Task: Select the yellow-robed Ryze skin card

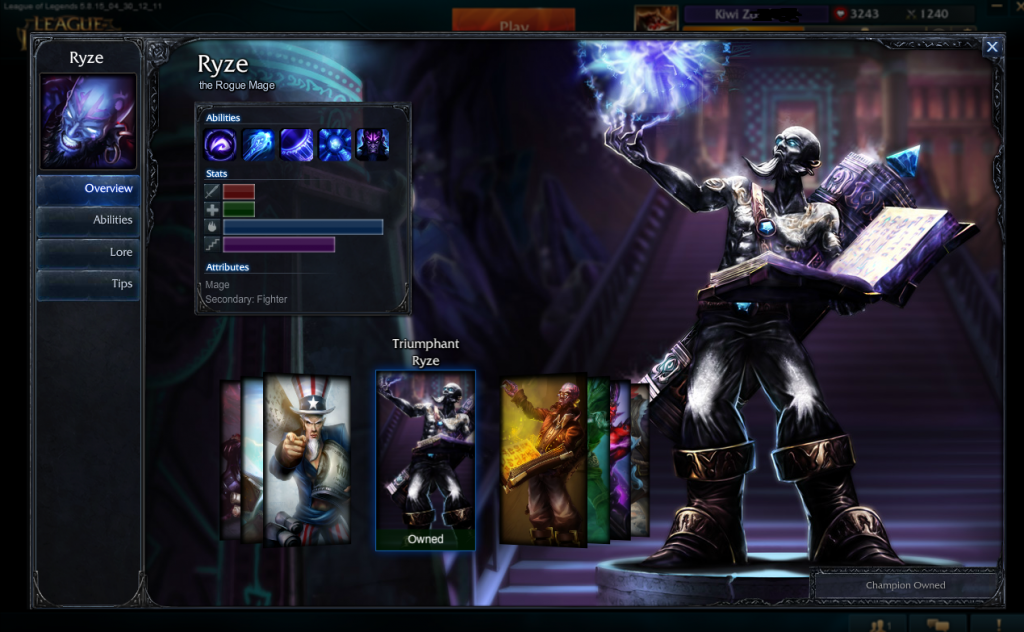Action: 543,461
